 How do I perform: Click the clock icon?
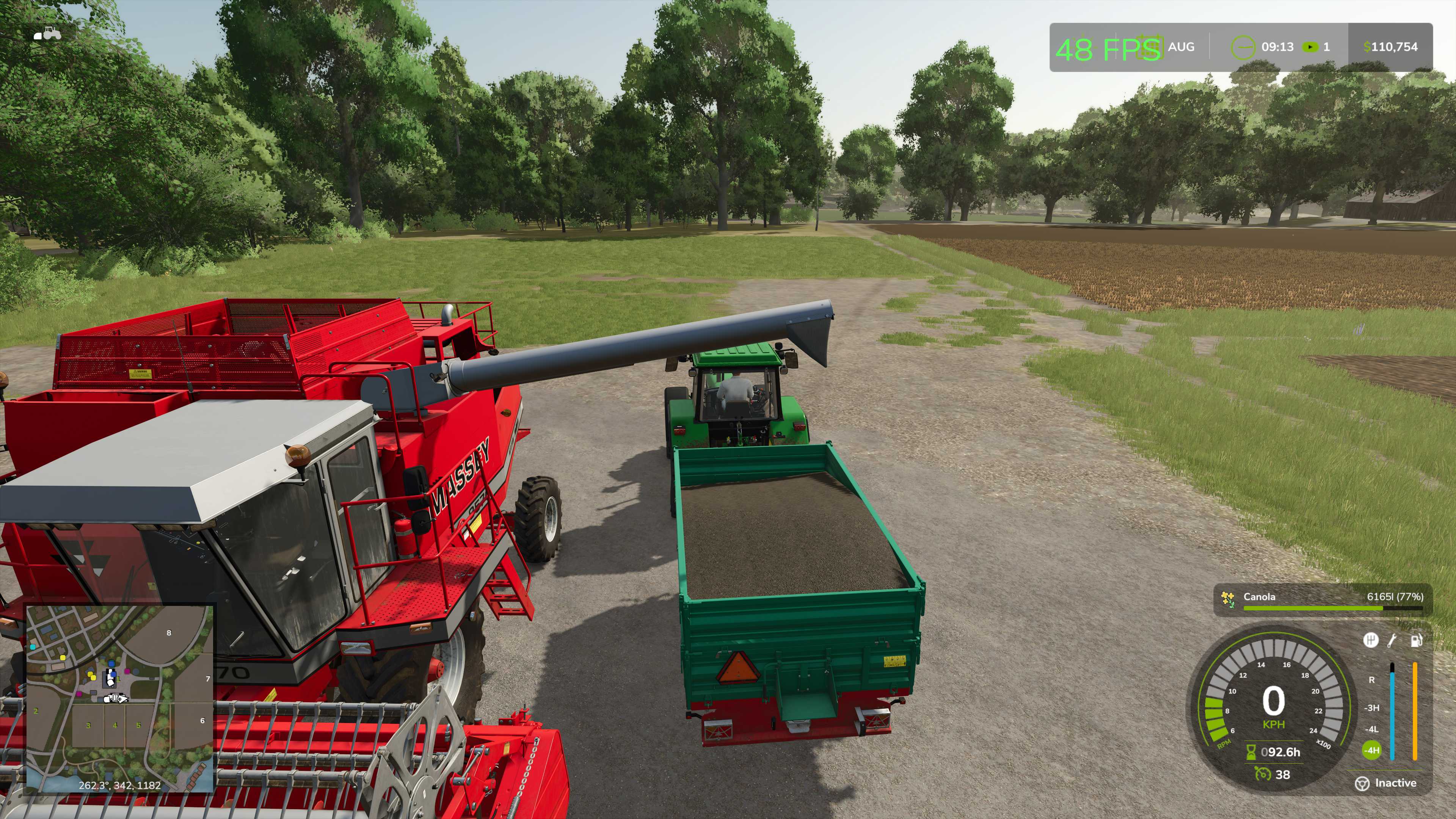[1243, 47]
